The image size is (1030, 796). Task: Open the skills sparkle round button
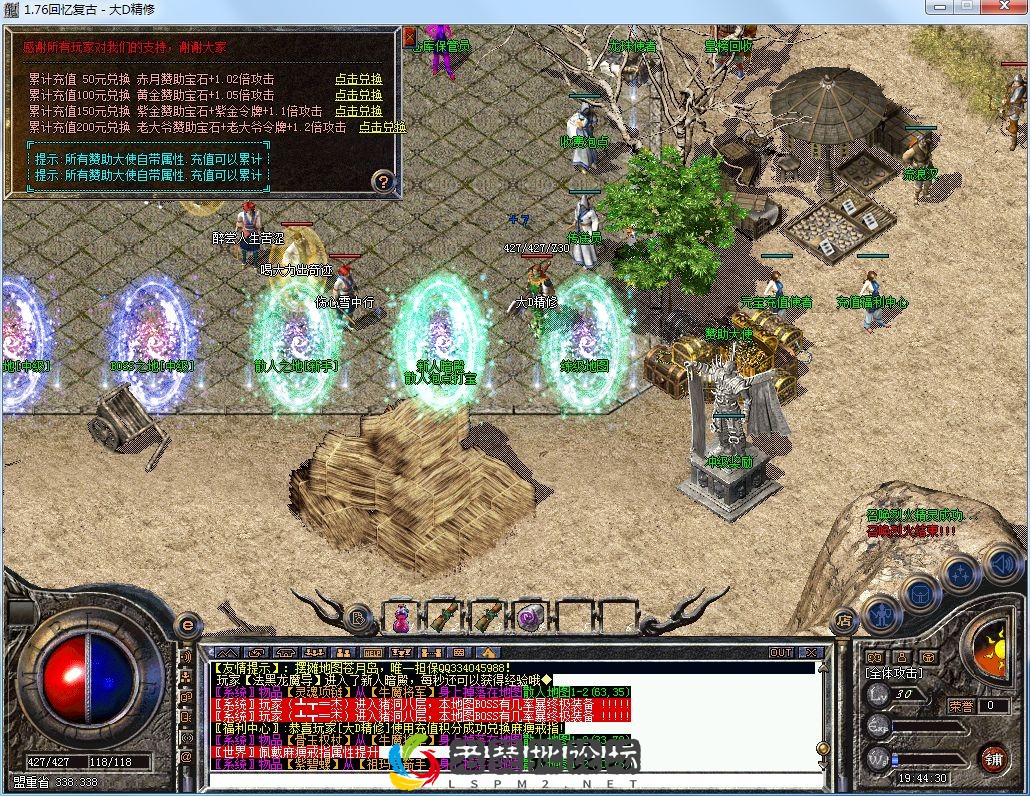[960, 575]
